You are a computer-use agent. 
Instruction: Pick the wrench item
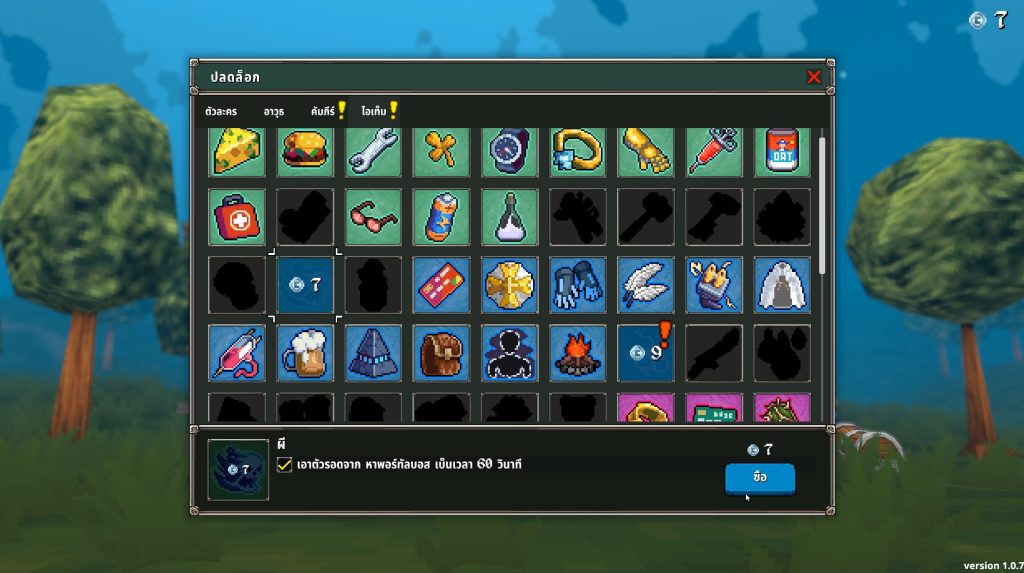[x=373, y=150]
